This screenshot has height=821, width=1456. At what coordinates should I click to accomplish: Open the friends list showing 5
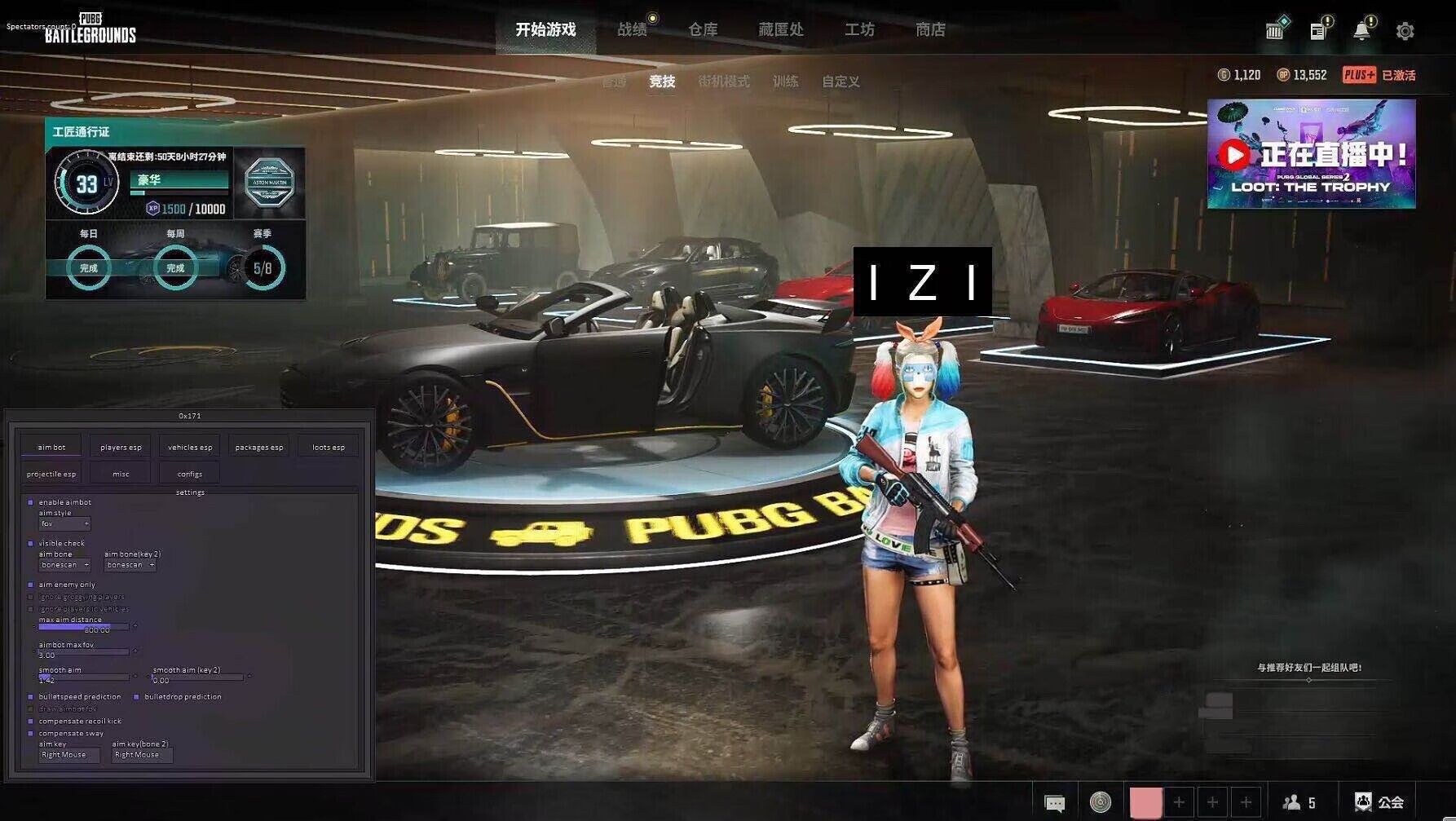click(x=1299, y=803)
